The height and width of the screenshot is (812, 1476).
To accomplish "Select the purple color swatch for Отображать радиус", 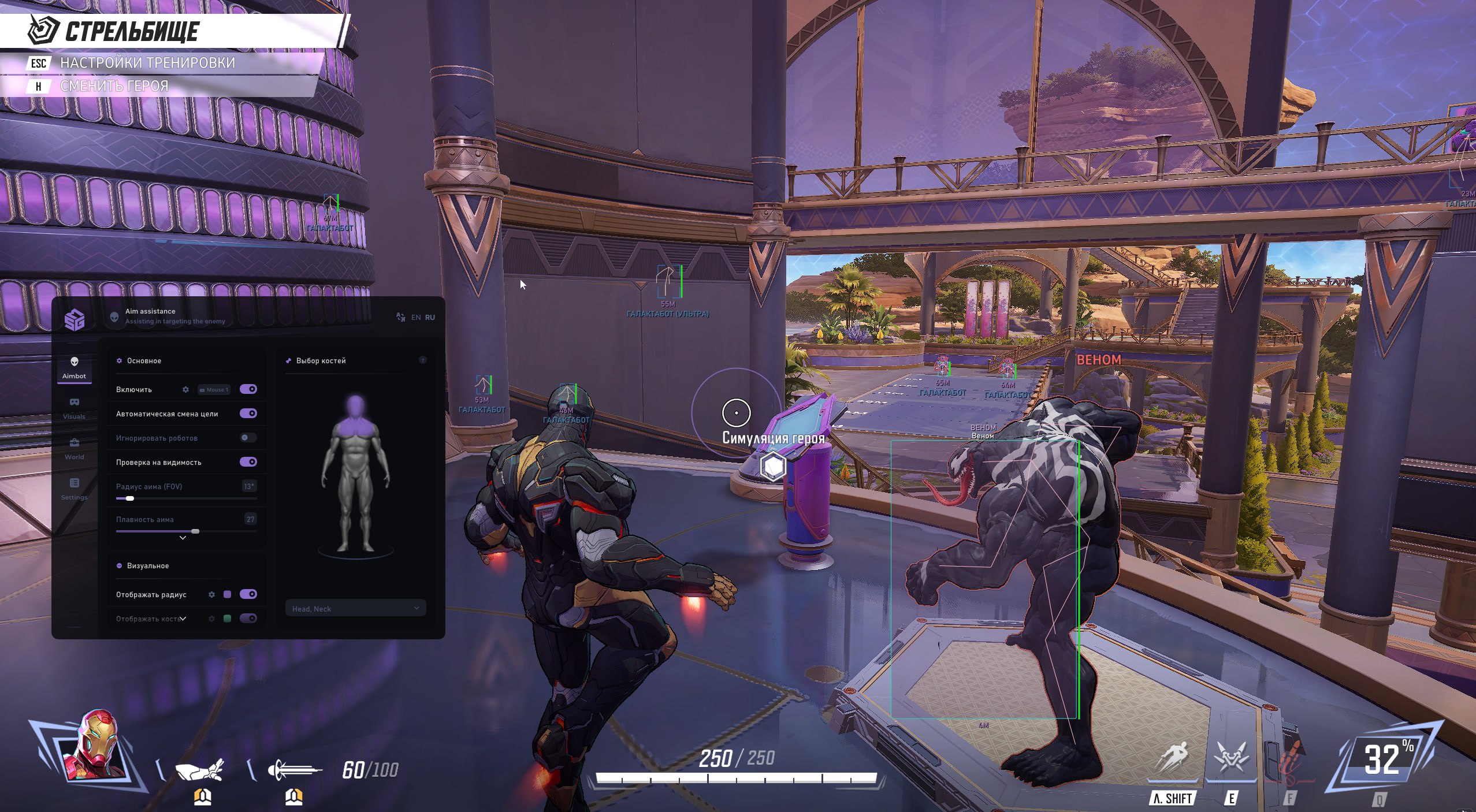I will click(227, 594).
